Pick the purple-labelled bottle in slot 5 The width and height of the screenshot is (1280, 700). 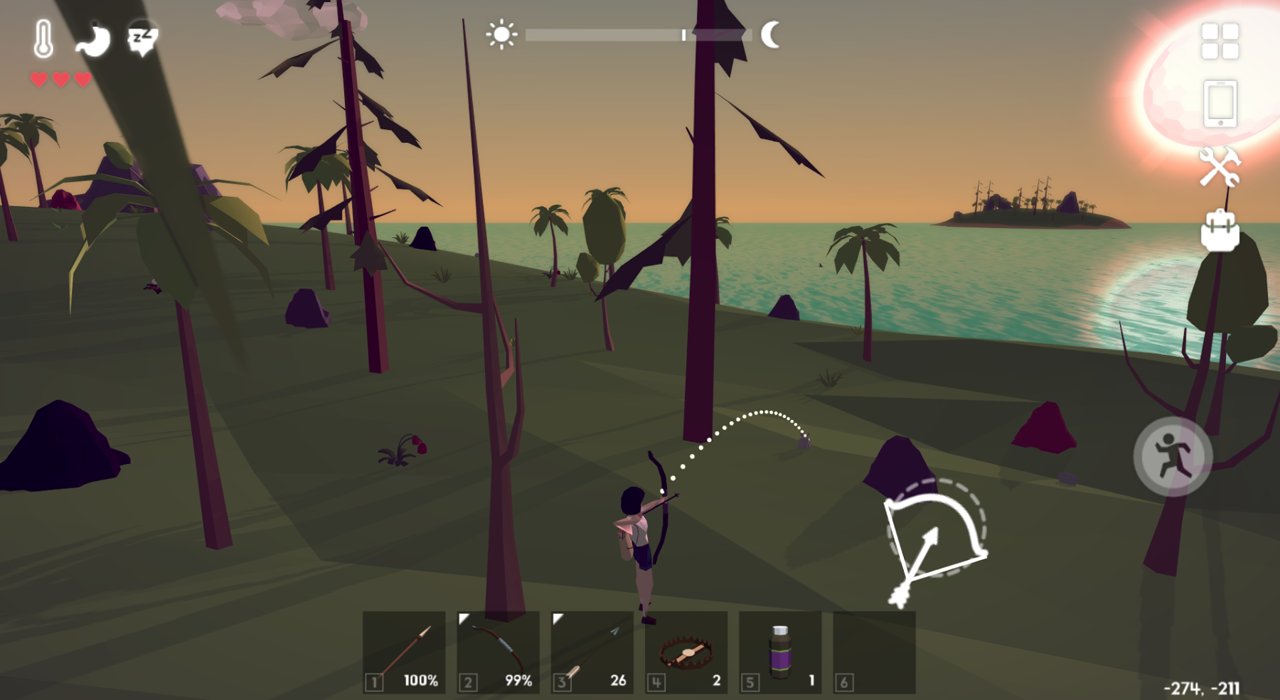click(x=780, y=653)
